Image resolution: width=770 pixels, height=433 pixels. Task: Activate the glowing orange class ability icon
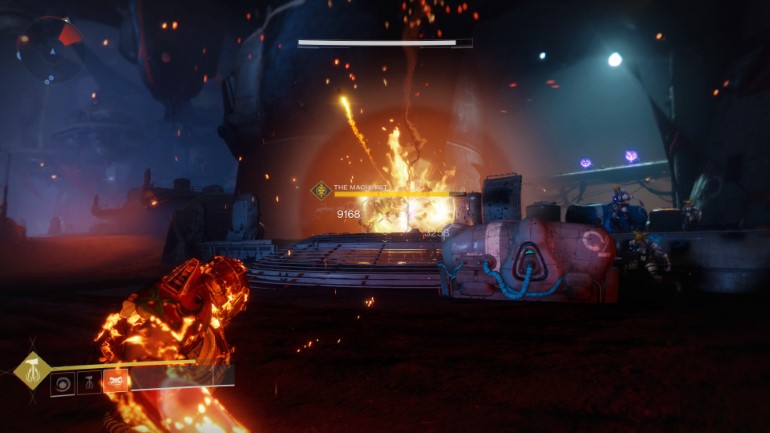(115, 382)
